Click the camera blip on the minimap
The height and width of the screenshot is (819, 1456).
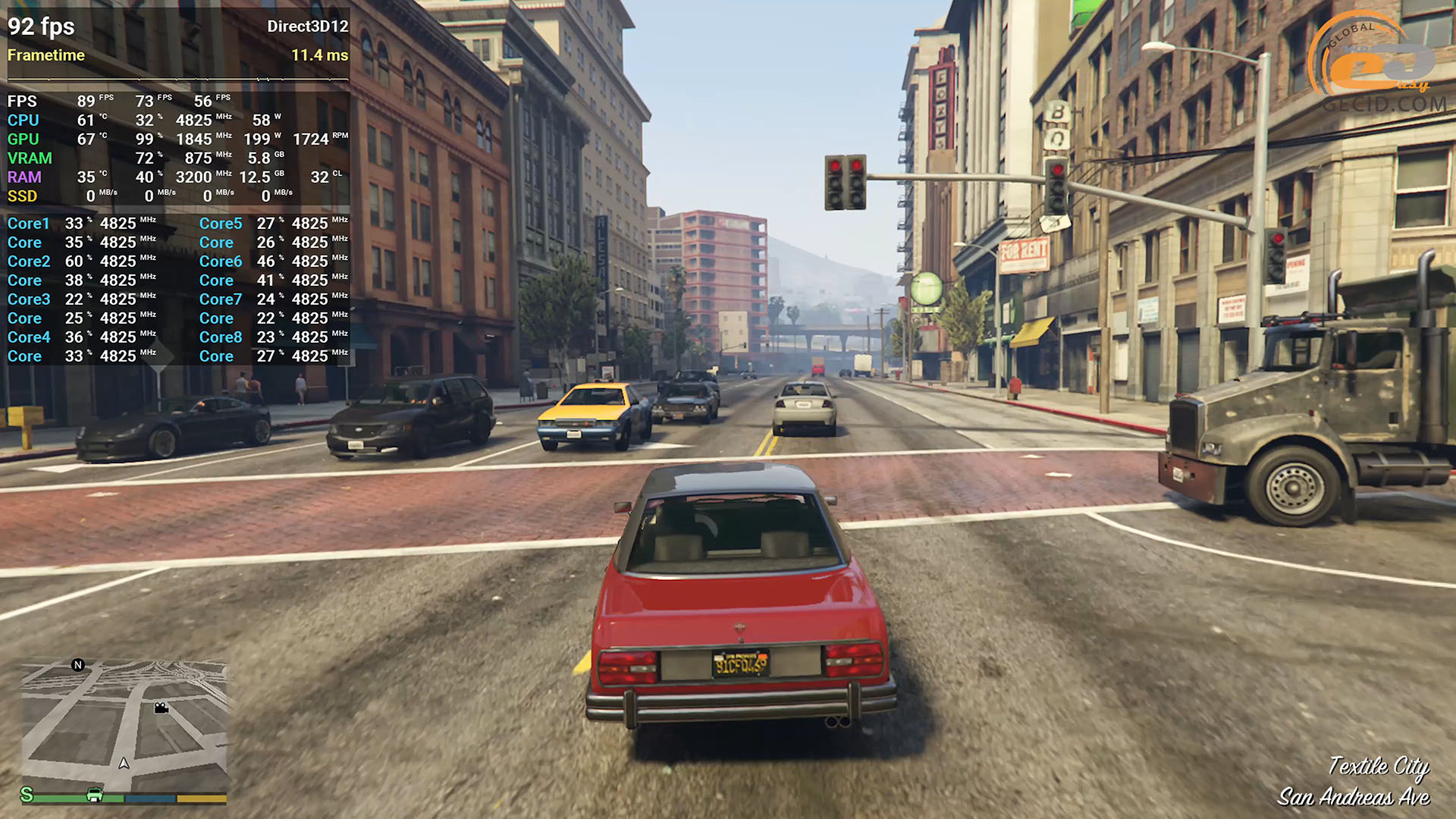click(x=161, y=708)
